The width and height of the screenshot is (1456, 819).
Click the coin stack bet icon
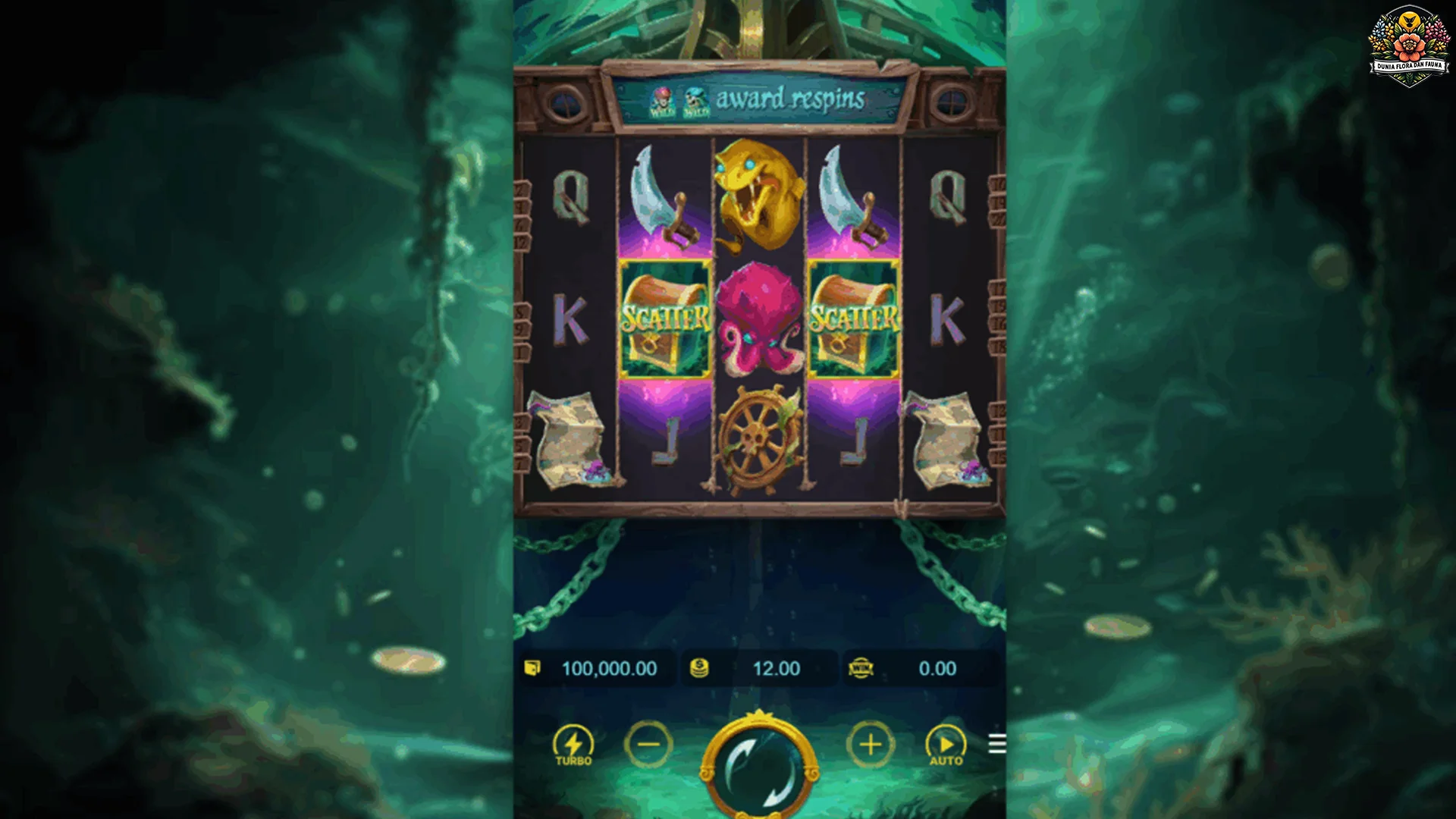(x=699, y=668)
